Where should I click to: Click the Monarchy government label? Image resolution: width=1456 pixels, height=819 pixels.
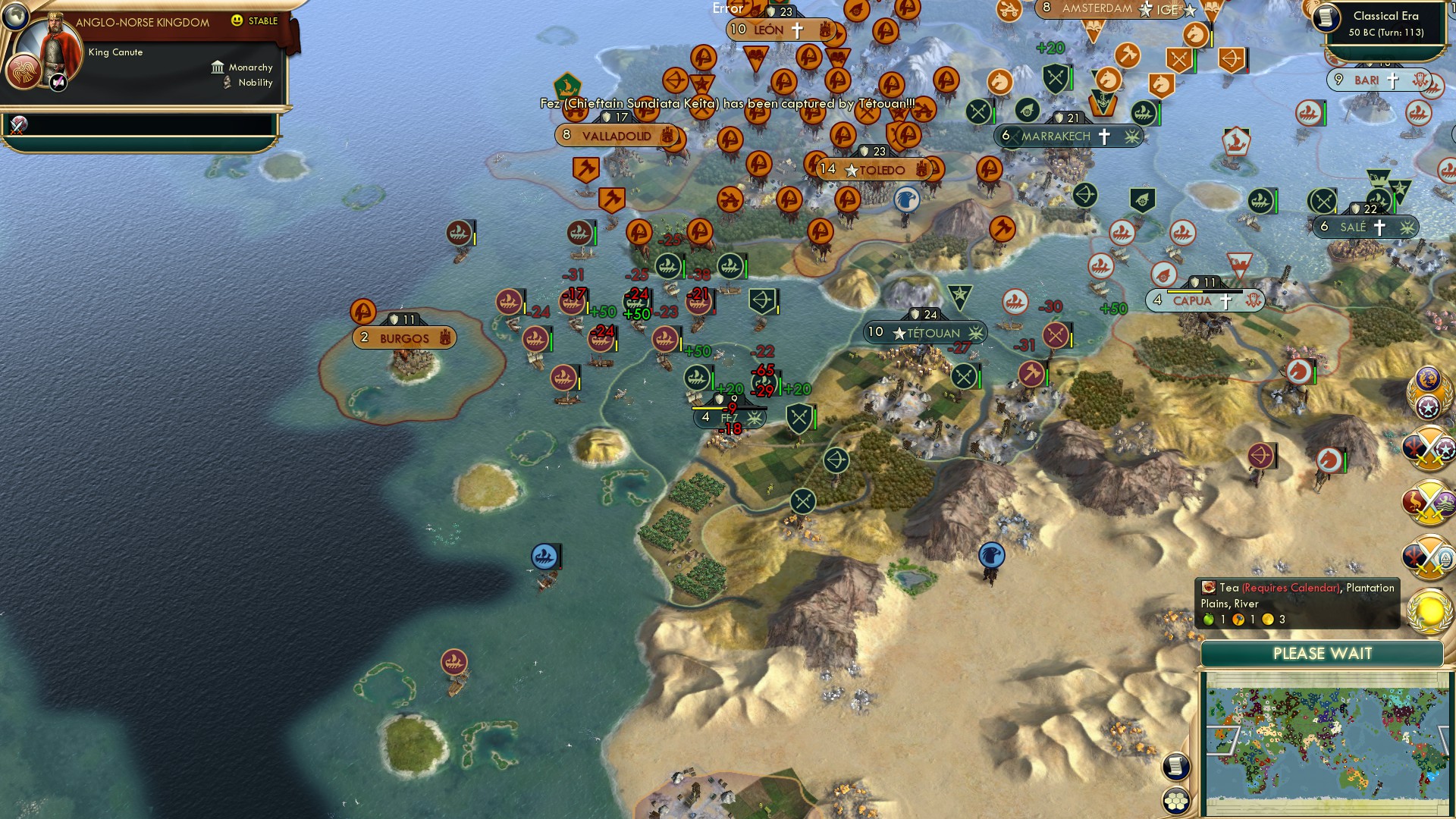[x=252, y=67]
